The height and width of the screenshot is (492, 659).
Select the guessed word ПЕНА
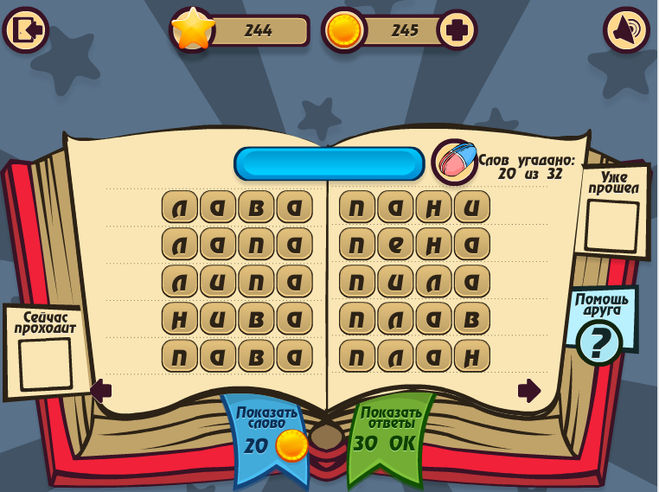(414, 245)
